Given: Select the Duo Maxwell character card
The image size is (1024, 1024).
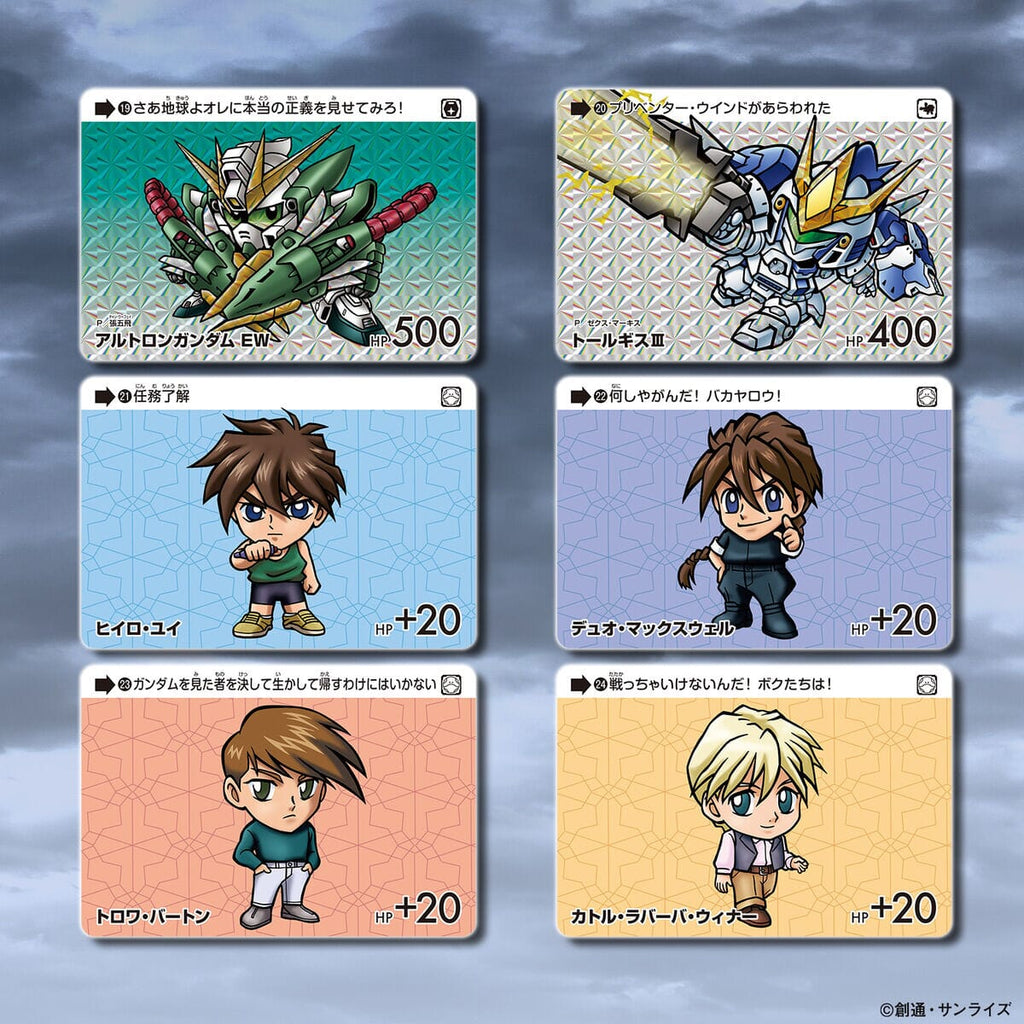Looking at the screenshot, I should [753, 514].
